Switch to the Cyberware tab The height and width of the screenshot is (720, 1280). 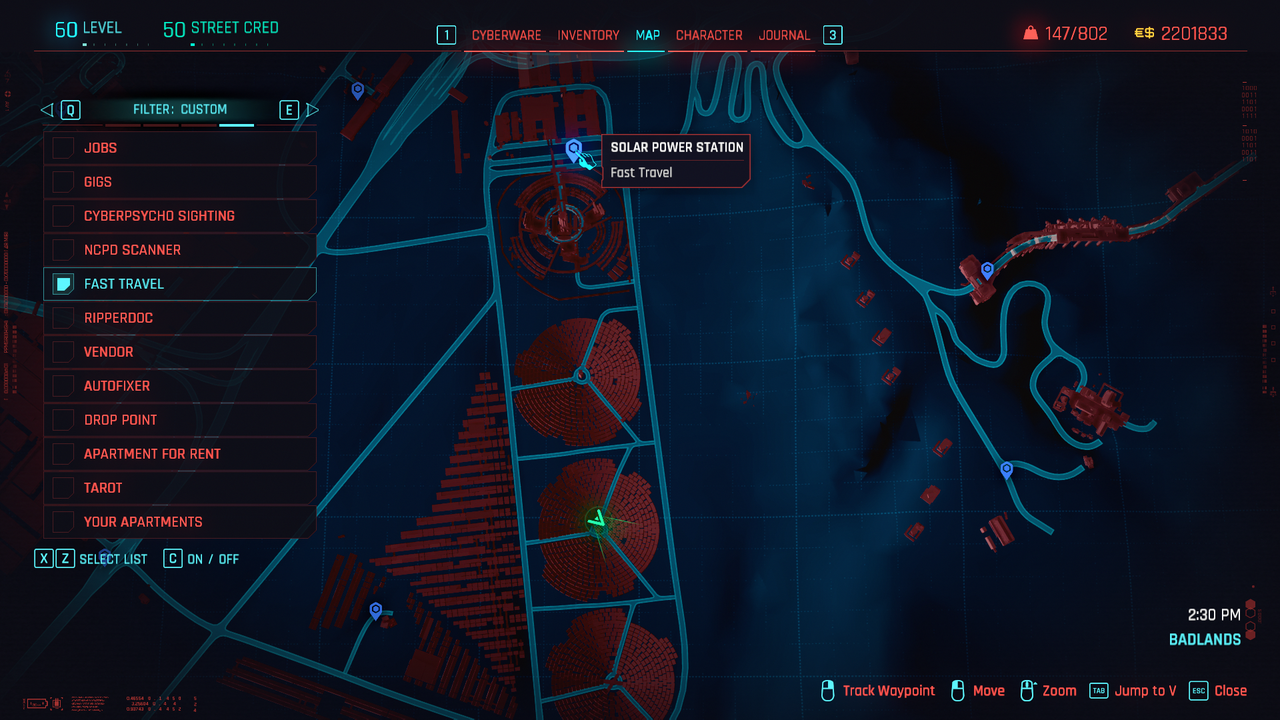point(506,35)
